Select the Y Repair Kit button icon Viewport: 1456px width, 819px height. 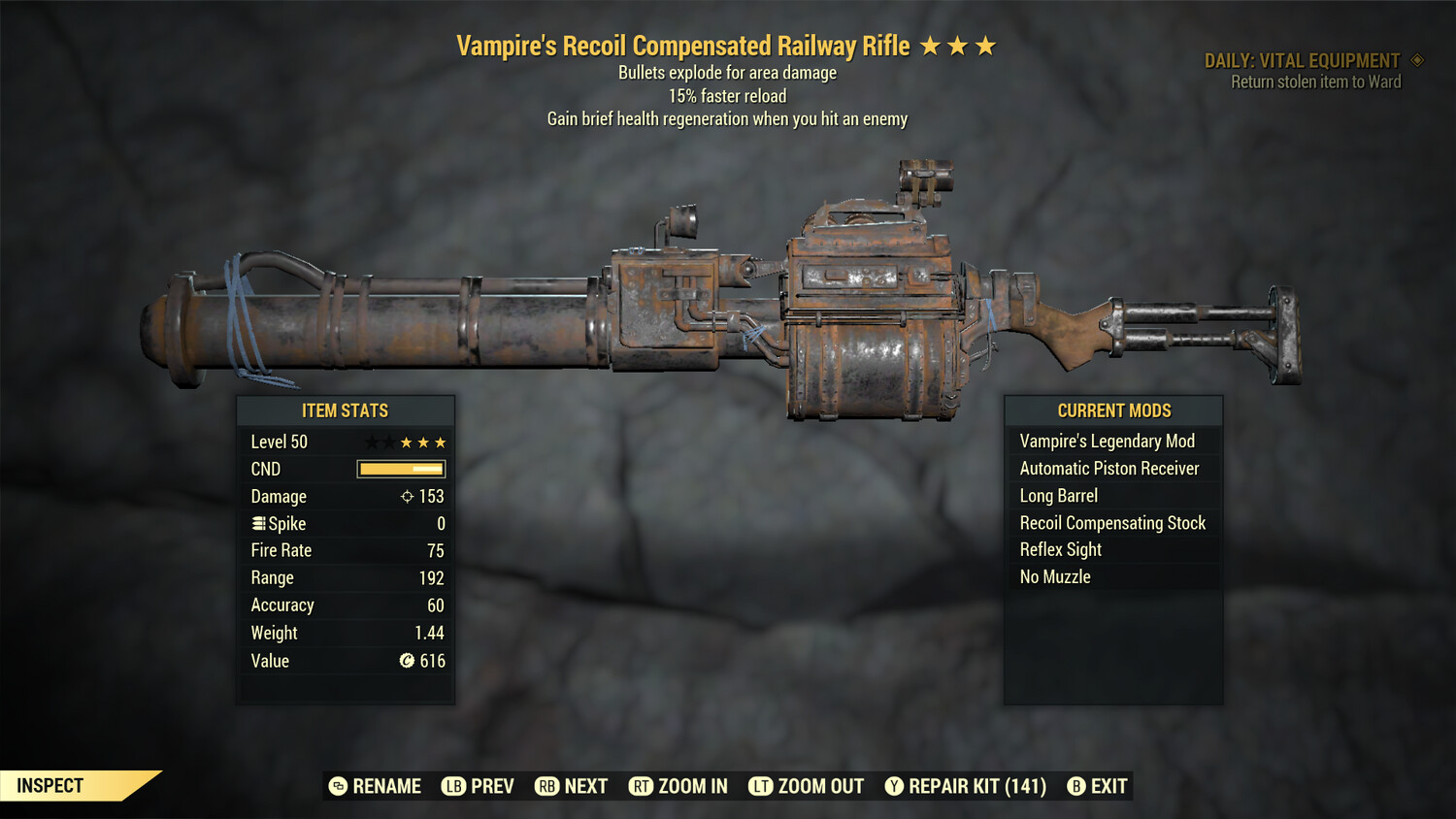click(x=894, y=786)
